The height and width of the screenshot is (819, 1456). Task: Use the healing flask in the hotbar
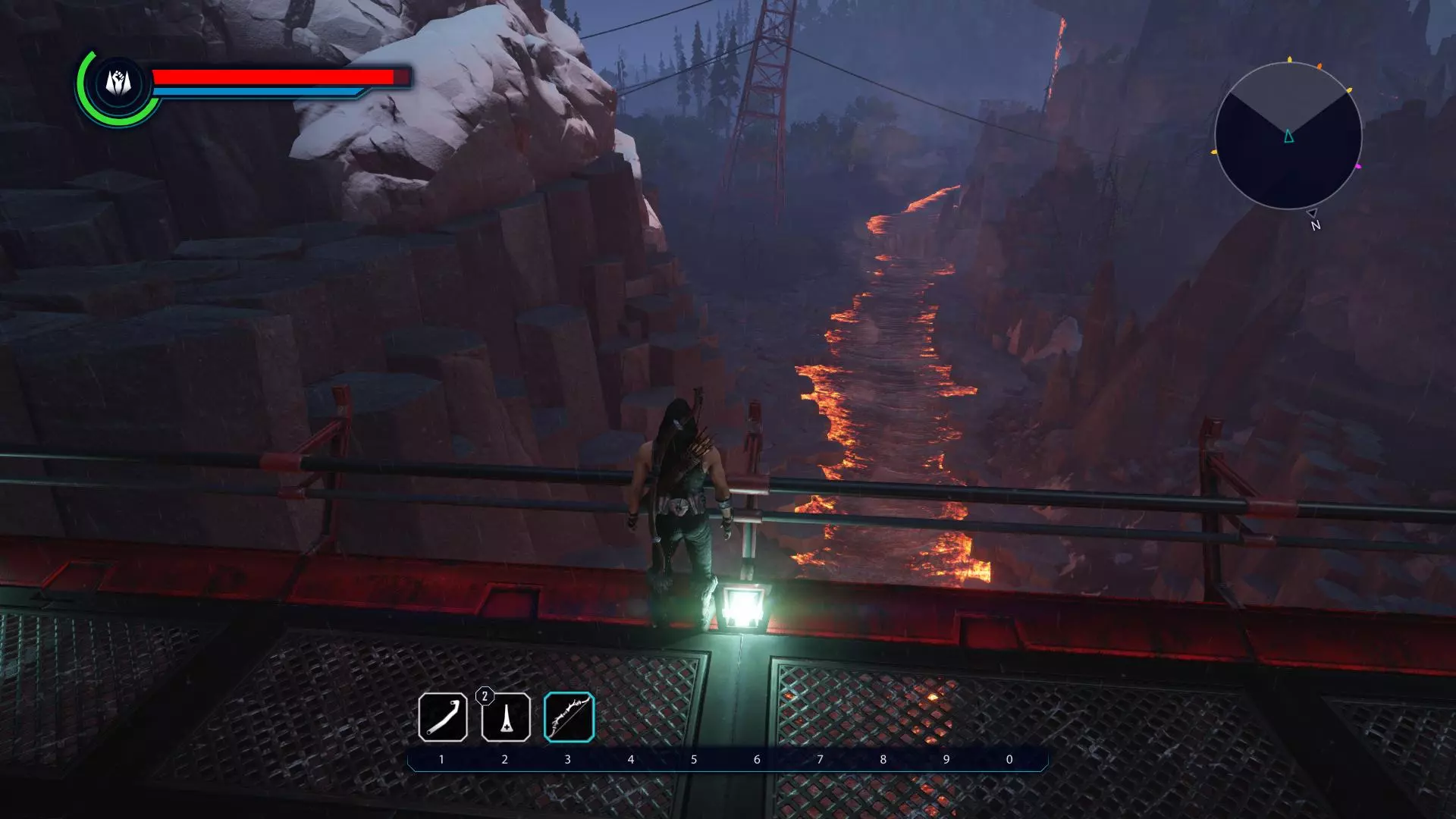coord(506,717)
